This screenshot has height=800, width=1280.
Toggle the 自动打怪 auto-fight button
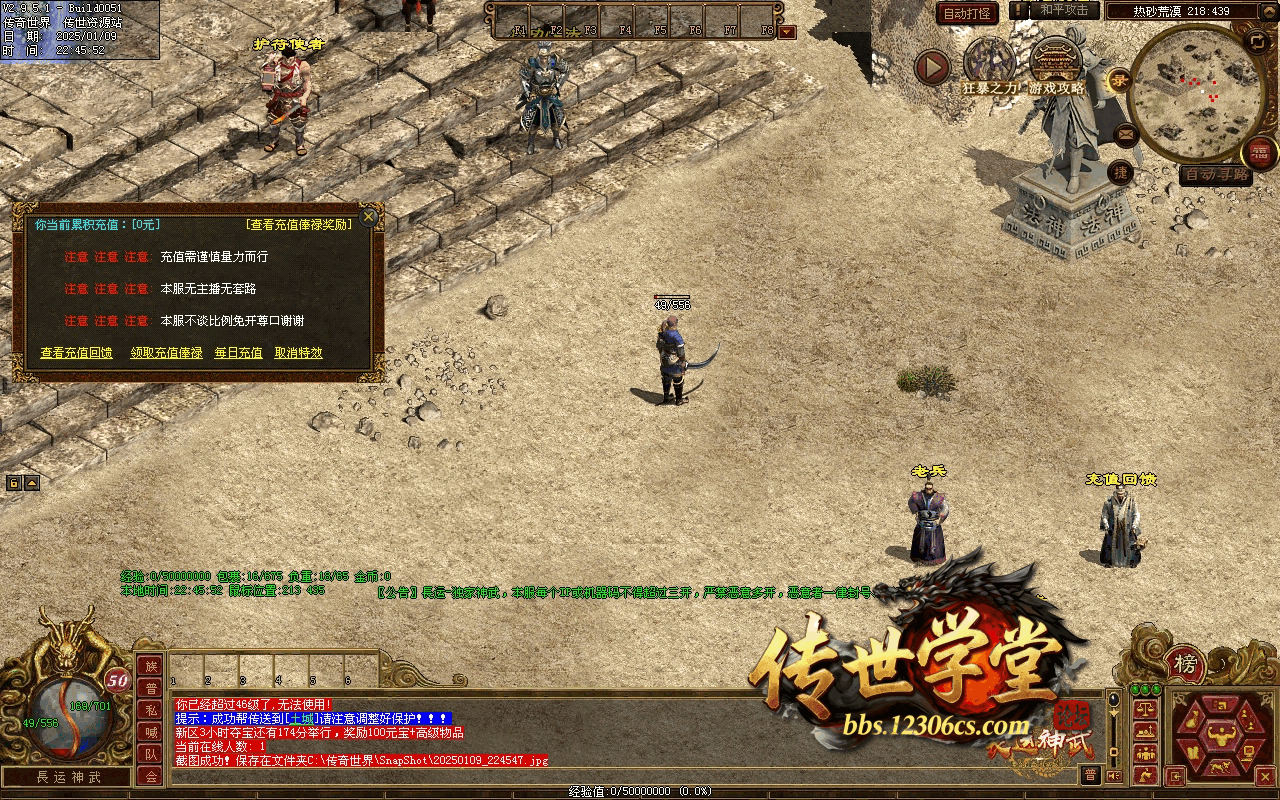967,14
